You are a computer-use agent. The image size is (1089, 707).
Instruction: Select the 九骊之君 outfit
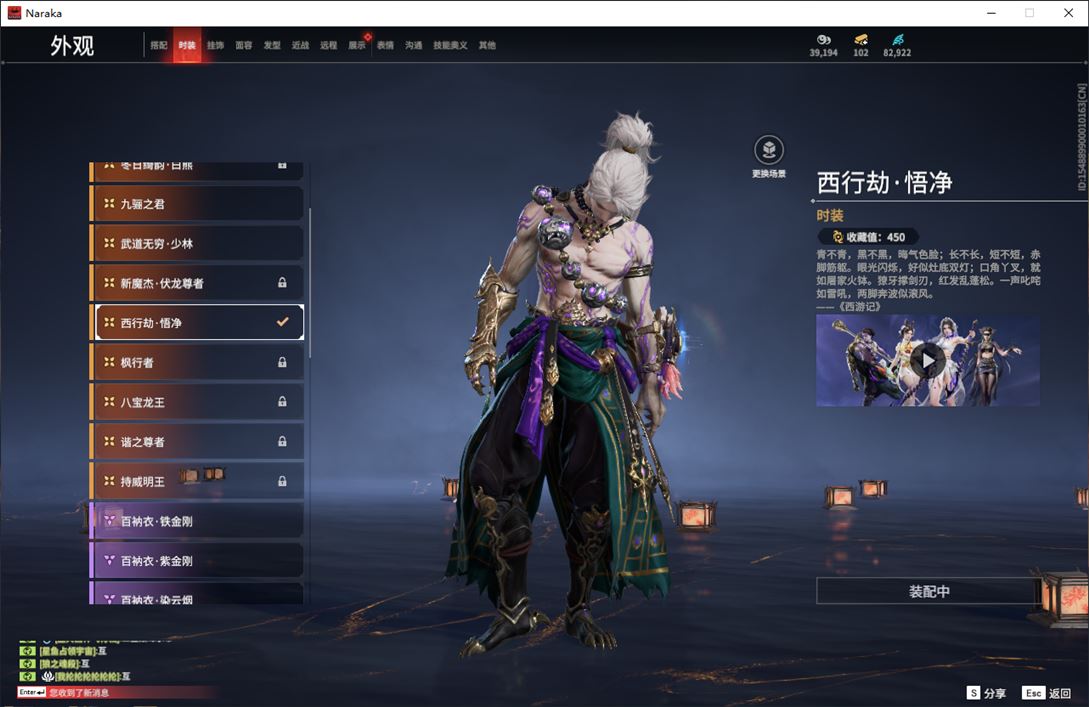(x=198, y=204)
